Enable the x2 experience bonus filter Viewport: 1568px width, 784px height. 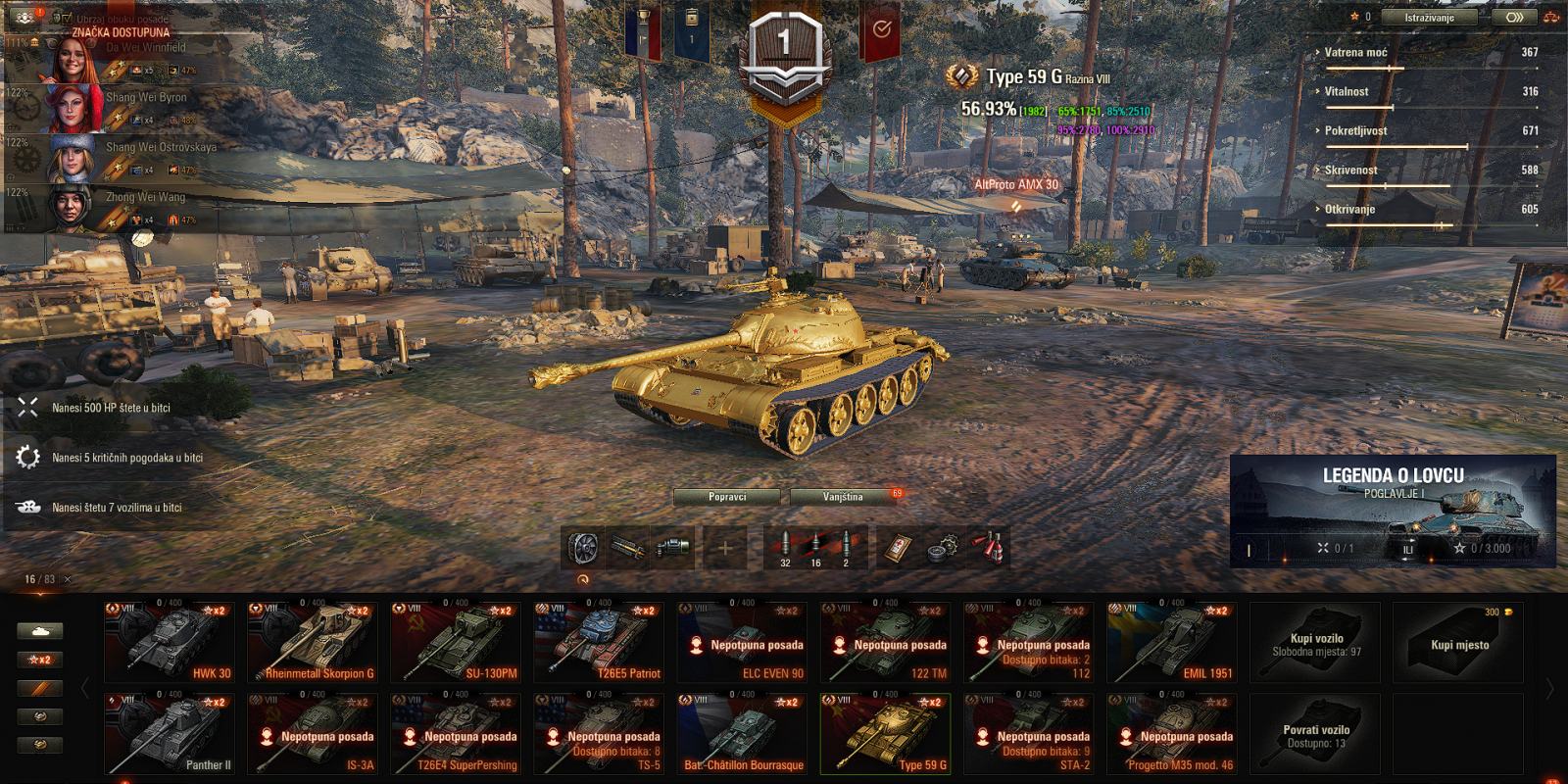coord(39,659)
